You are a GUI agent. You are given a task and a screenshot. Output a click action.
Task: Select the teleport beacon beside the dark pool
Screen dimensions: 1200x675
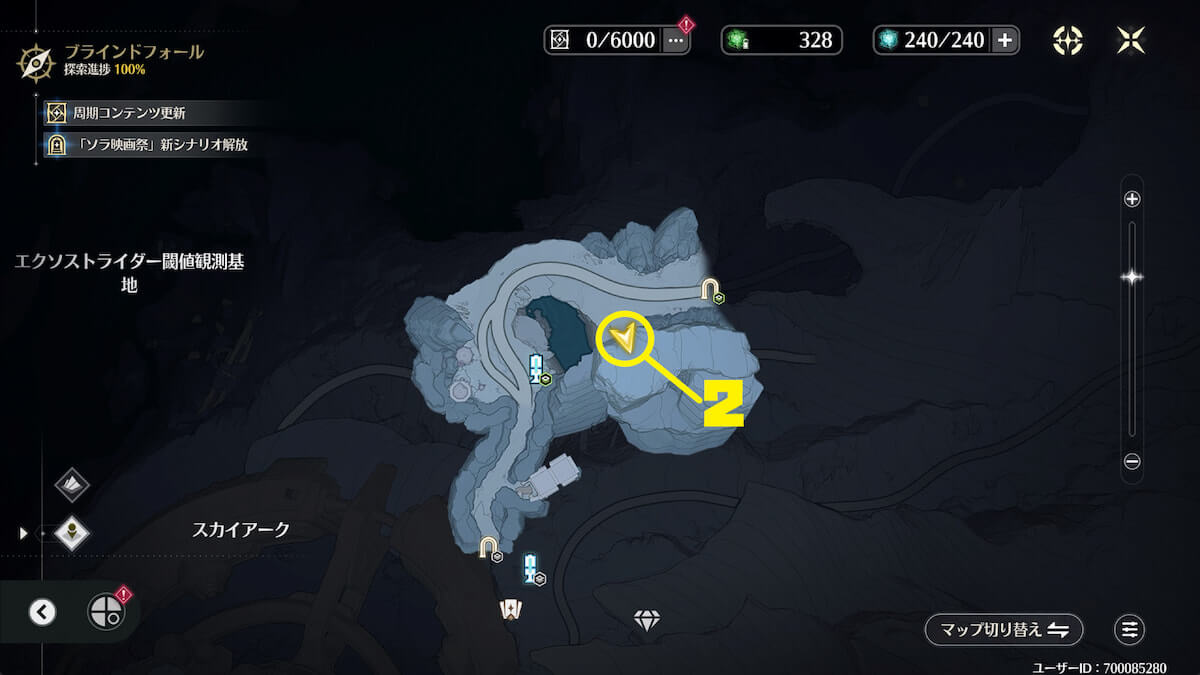click(537, 369)
